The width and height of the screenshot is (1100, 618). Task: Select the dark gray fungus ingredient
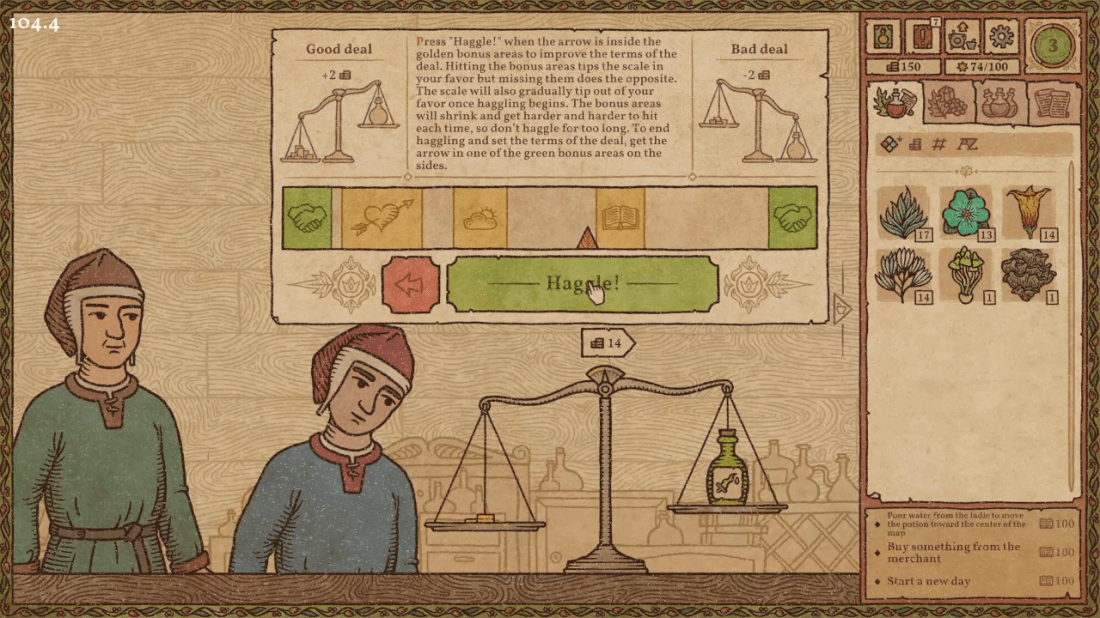point(1028,274)
